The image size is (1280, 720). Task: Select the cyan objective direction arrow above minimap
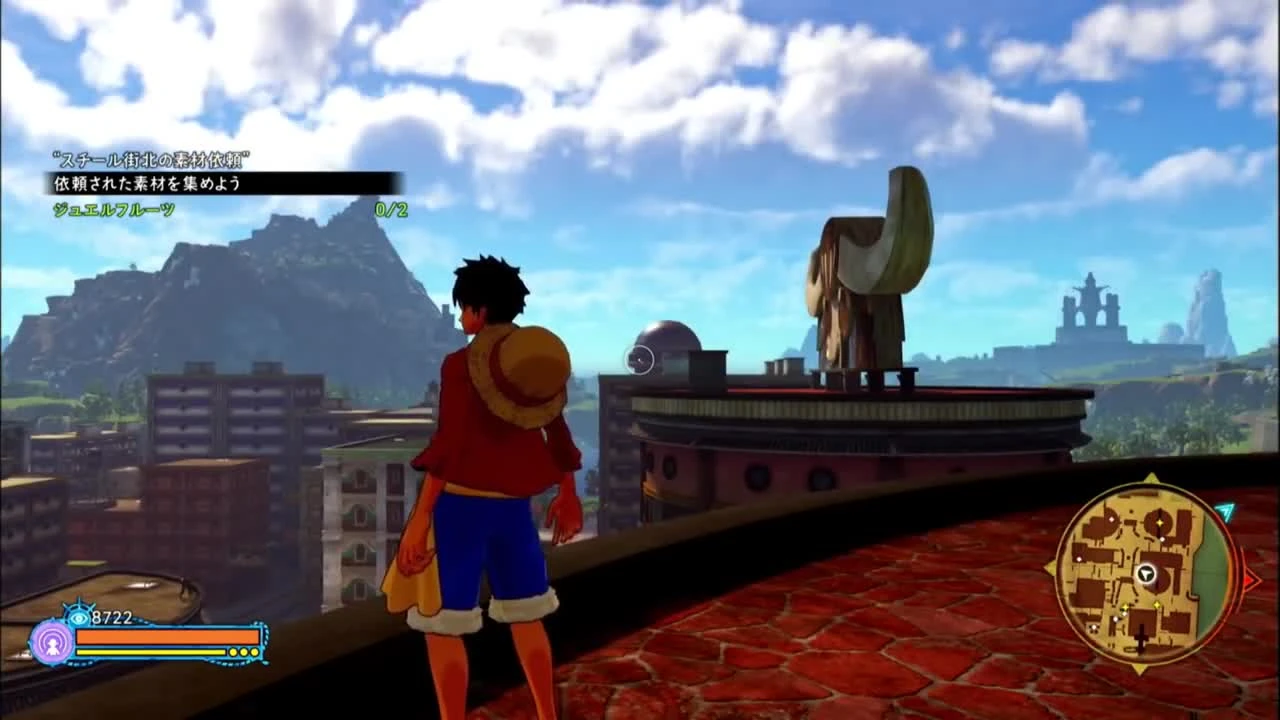coord(1224,509)
